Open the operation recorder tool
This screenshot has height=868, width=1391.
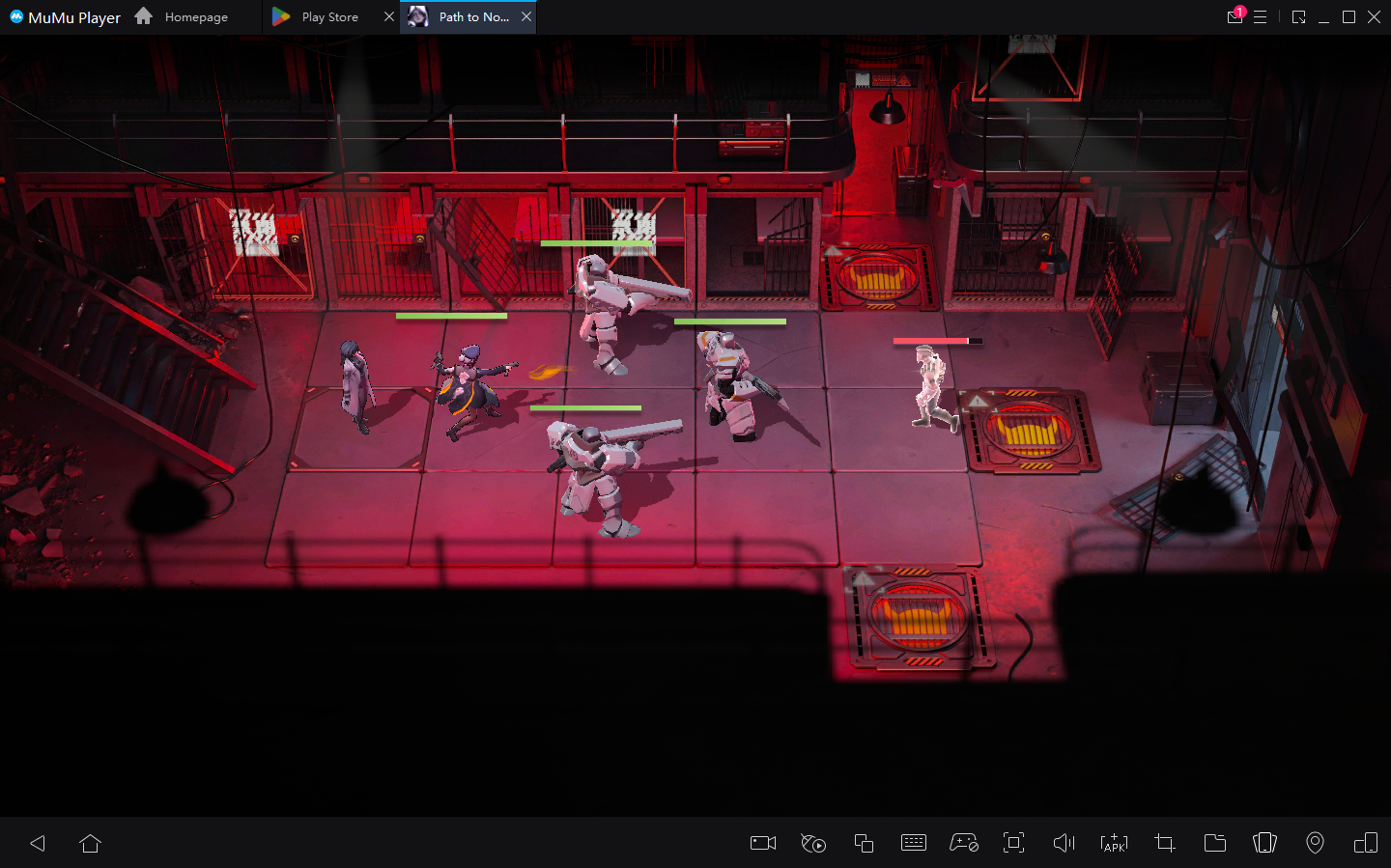pos(812,843)
